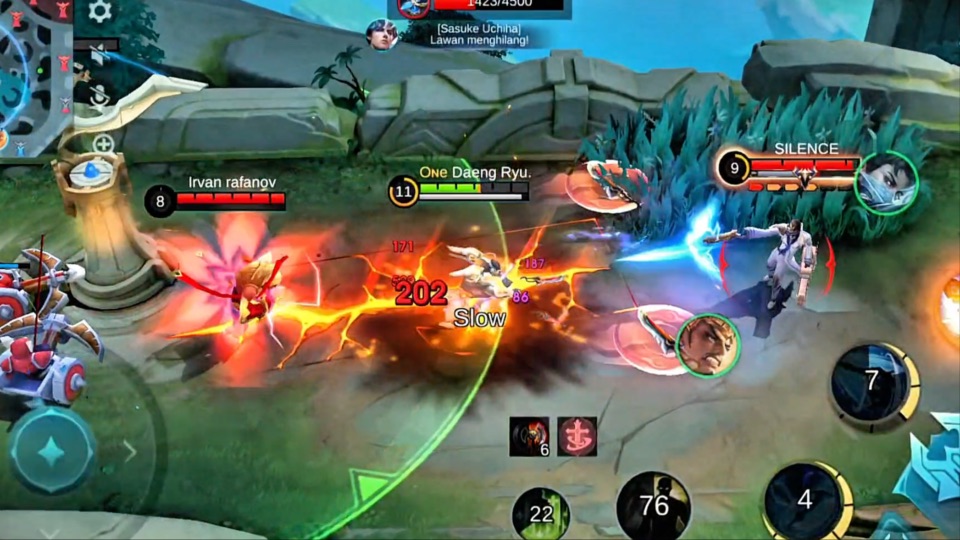The image size is (960, 540).
Task: Tap the skill with 76 second cooldown
Action: pos(653,506)
